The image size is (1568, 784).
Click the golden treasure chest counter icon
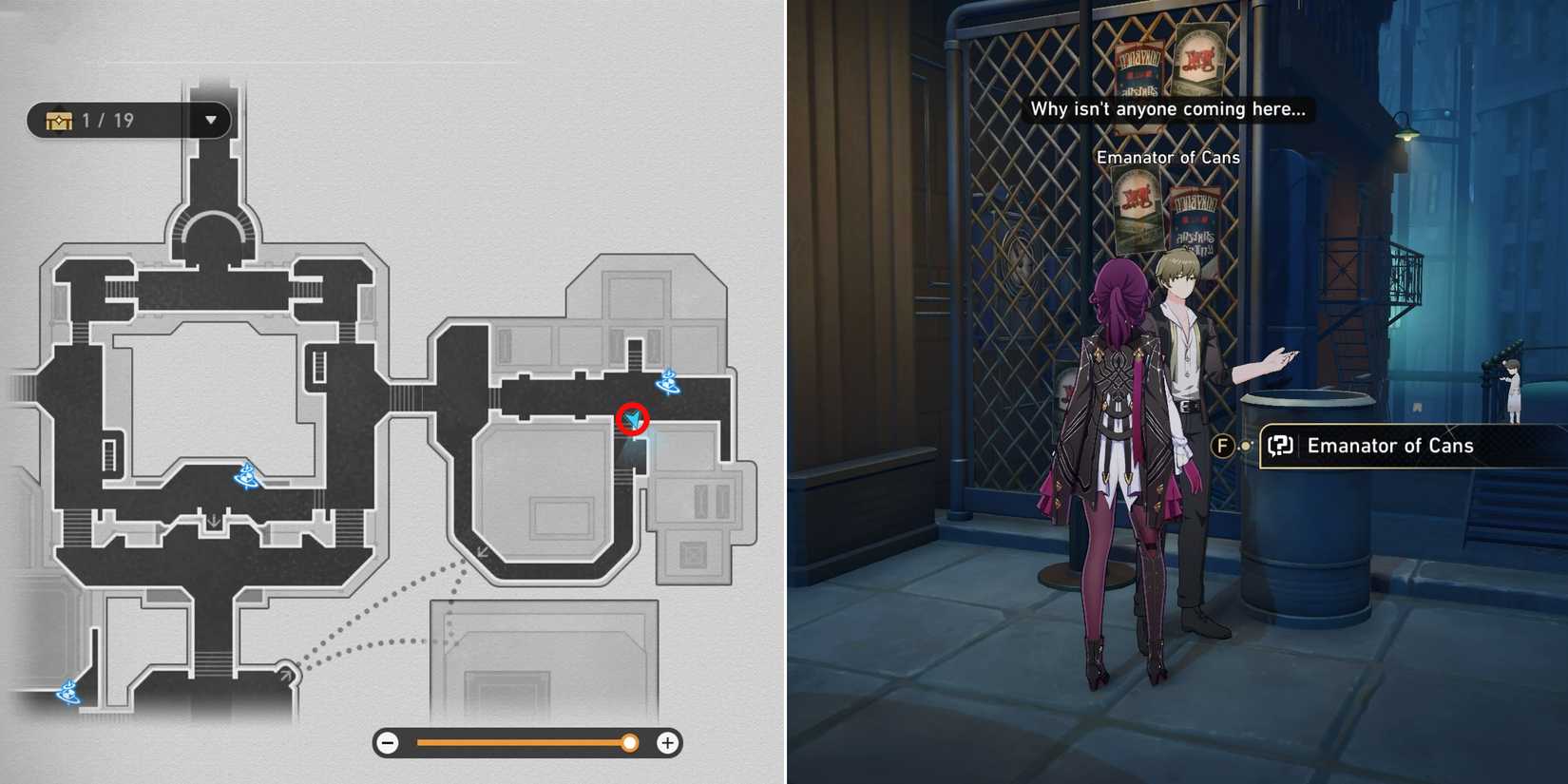coord(59,120)
